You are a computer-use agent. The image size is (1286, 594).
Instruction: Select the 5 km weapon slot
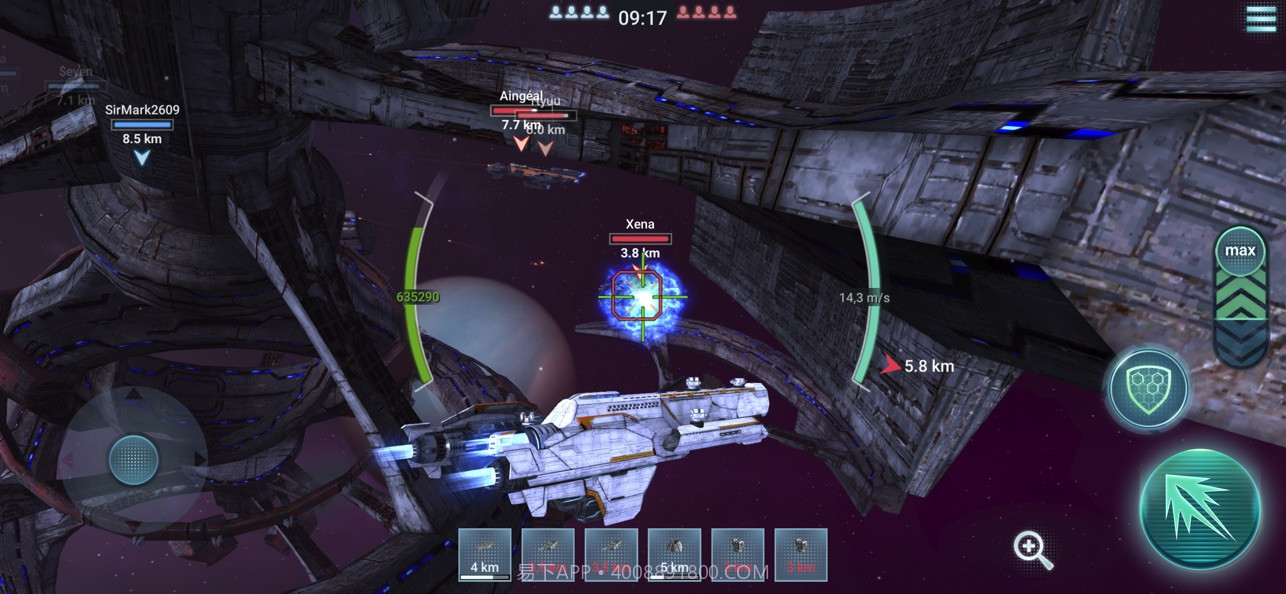(x=674, y=554)
